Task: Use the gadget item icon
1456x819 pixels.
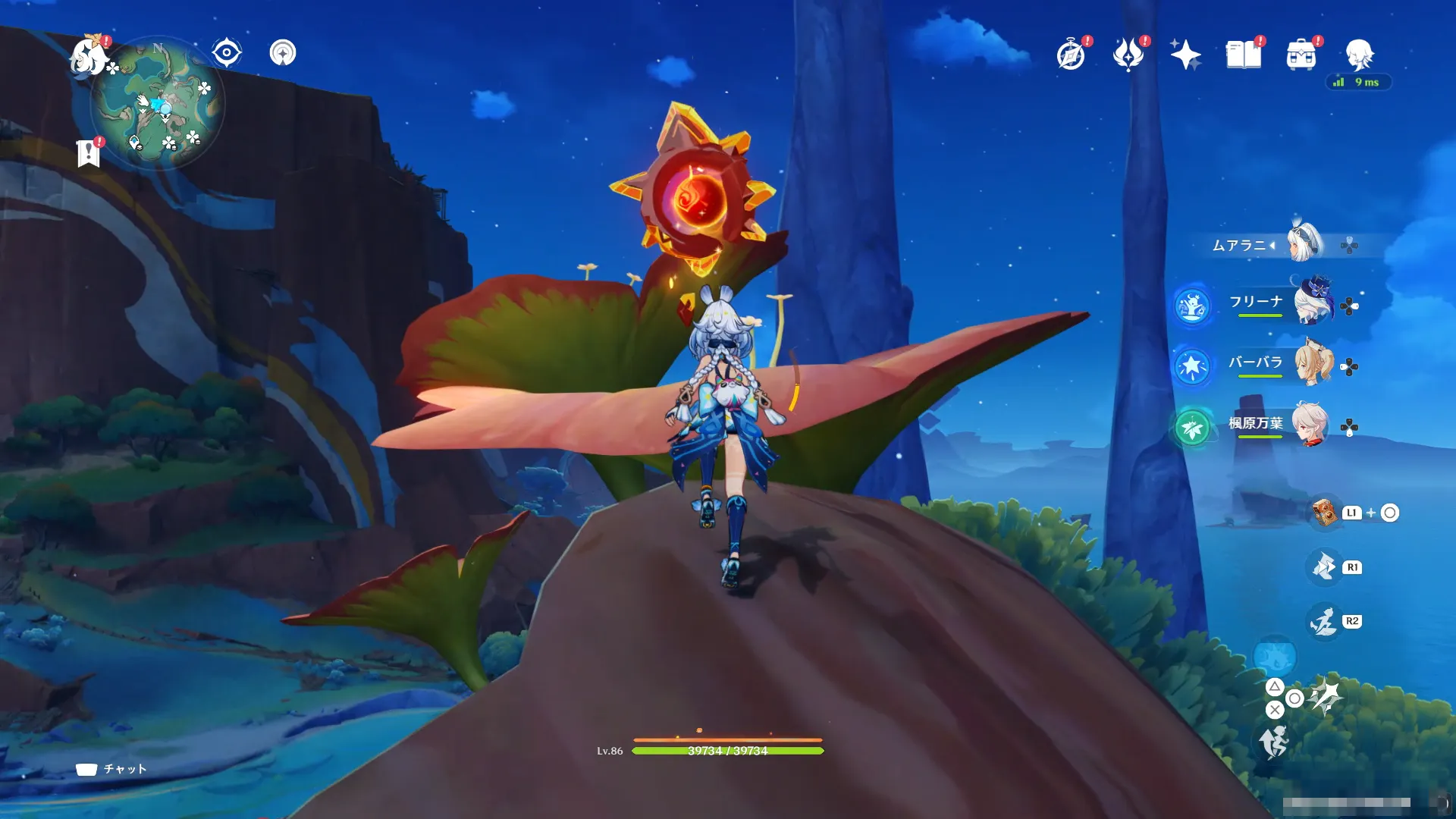Action: point(1325,513)
